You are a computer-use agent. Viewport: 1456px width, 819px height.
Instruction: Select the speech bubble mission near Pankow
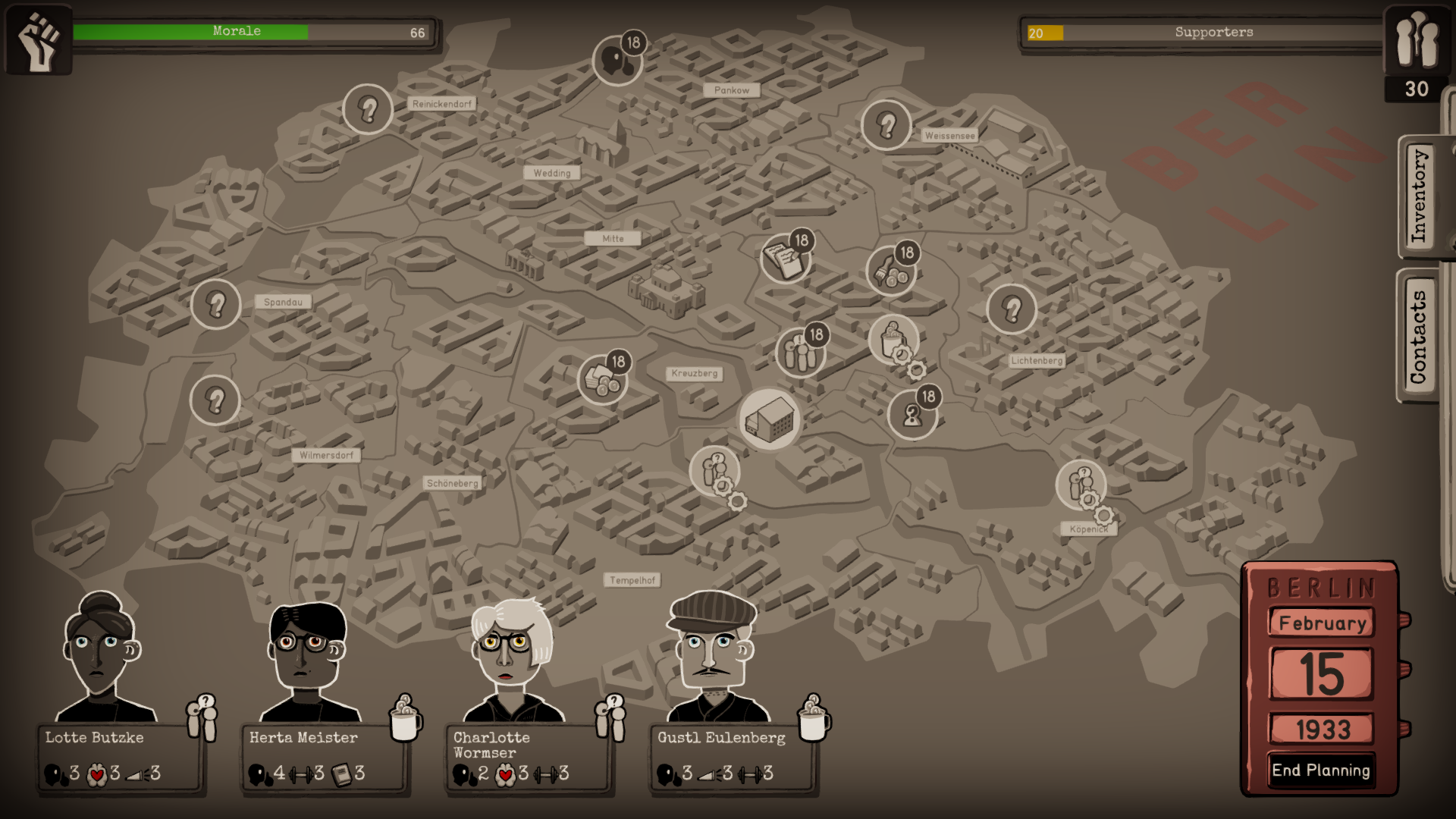pos(617,59)
